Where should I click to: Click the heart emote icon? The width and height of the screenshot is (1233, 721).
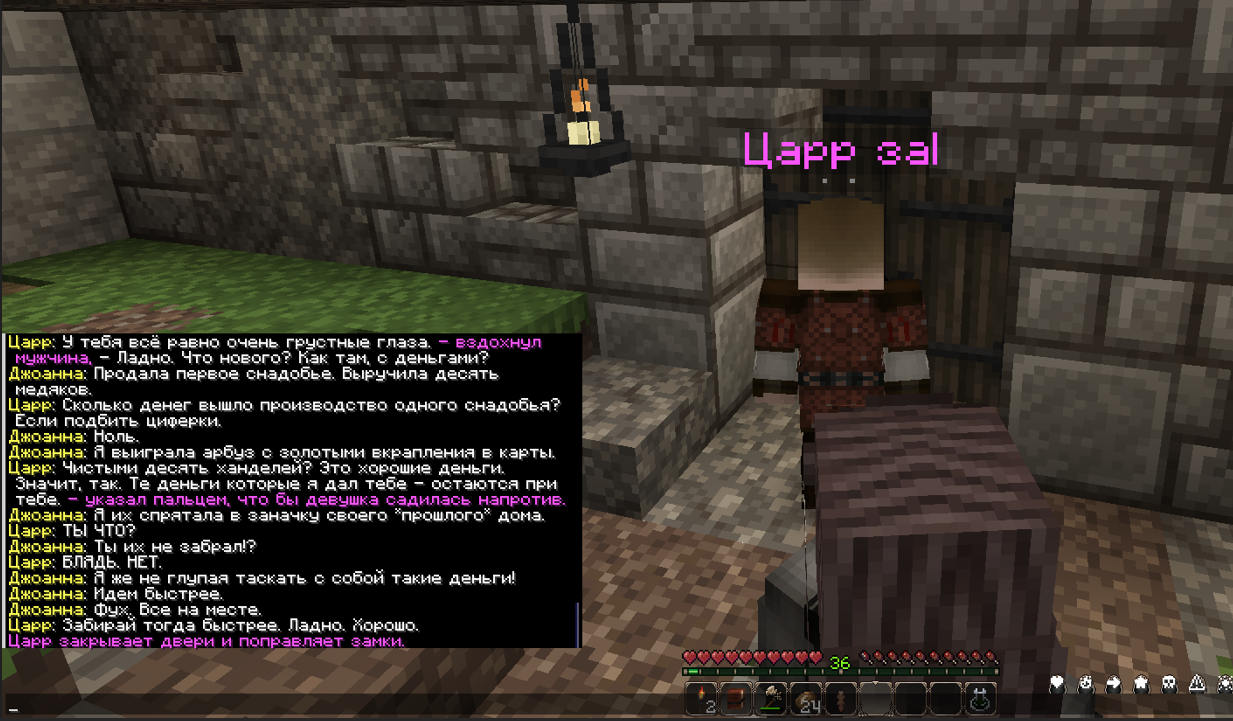pos(1057,684)
